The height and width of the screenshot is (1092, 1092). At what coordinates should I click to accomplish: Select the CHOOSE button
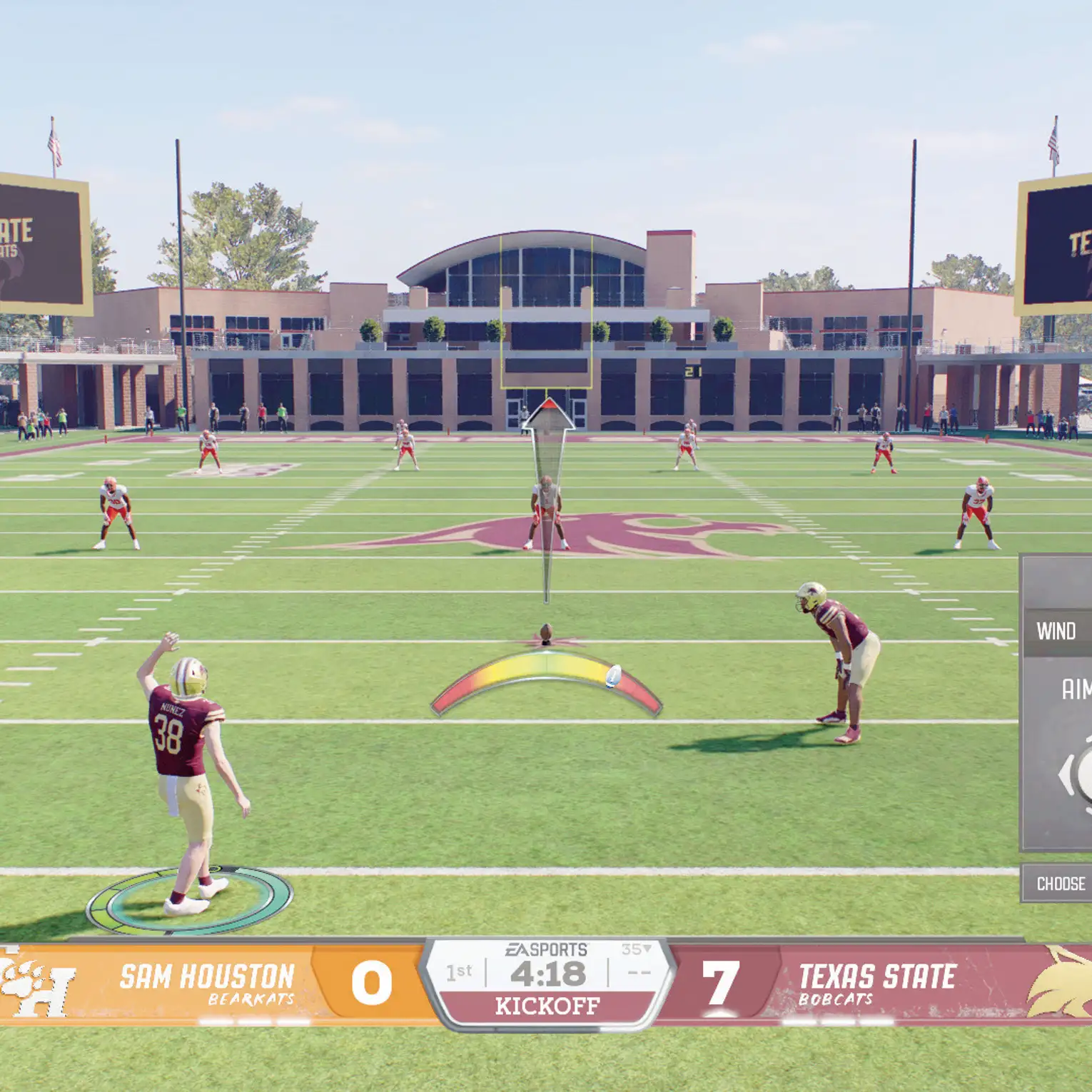1059,884
